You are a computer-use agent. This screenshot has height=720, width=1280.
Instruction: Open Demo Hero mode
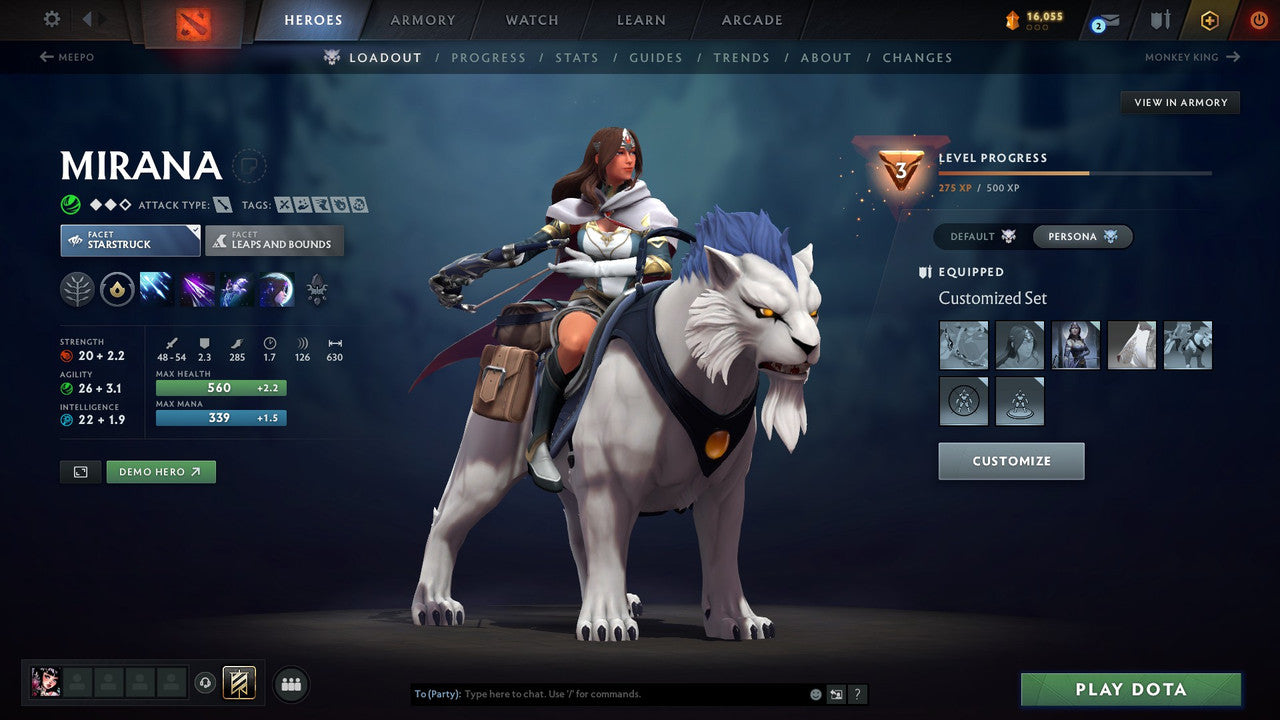coord(160,471)
